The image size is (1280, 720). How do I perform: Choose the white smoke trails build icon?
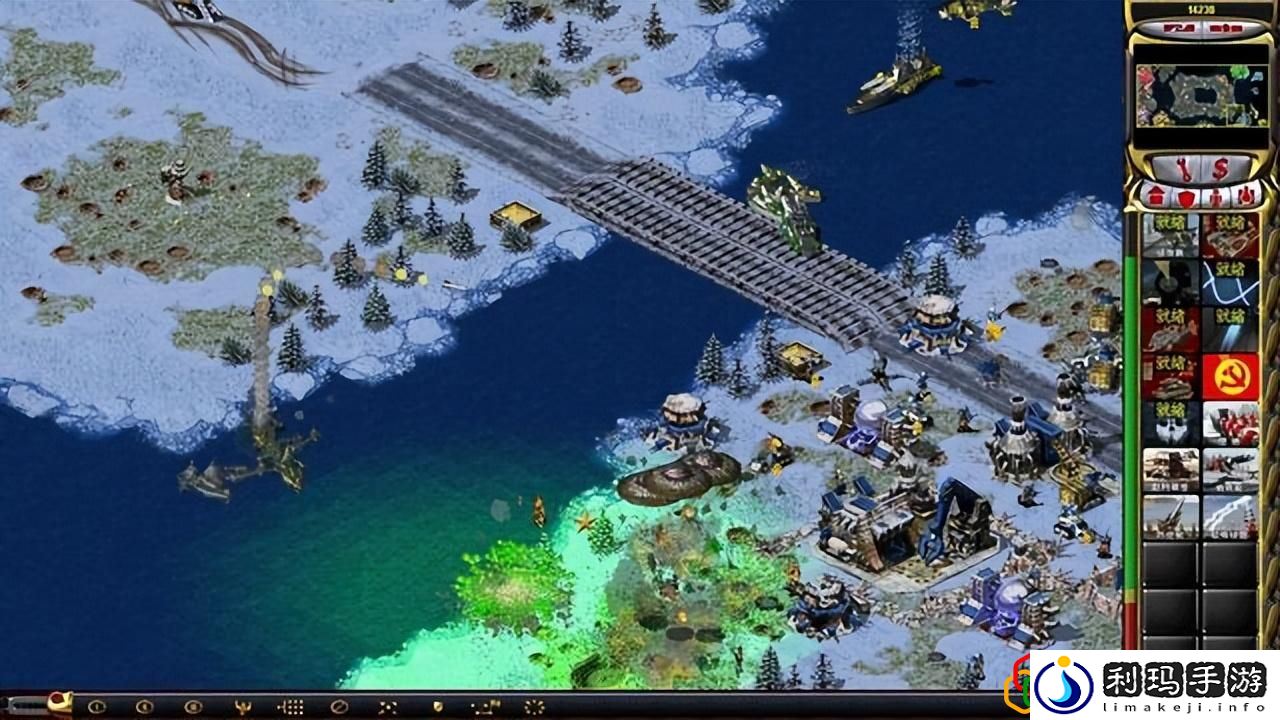coord(1230,516)
